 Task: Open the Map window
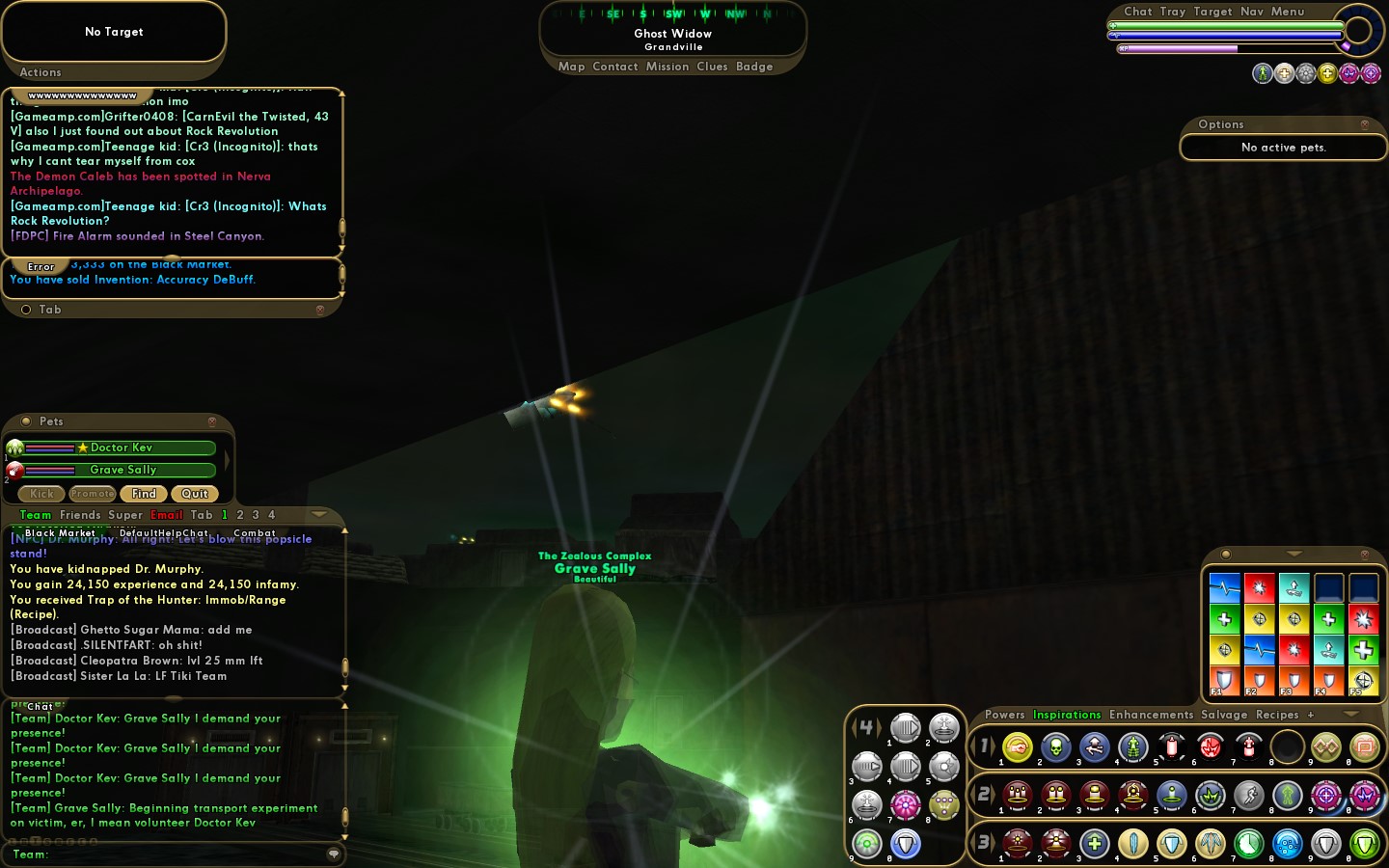pyautogui.click(x=571, y=67)
